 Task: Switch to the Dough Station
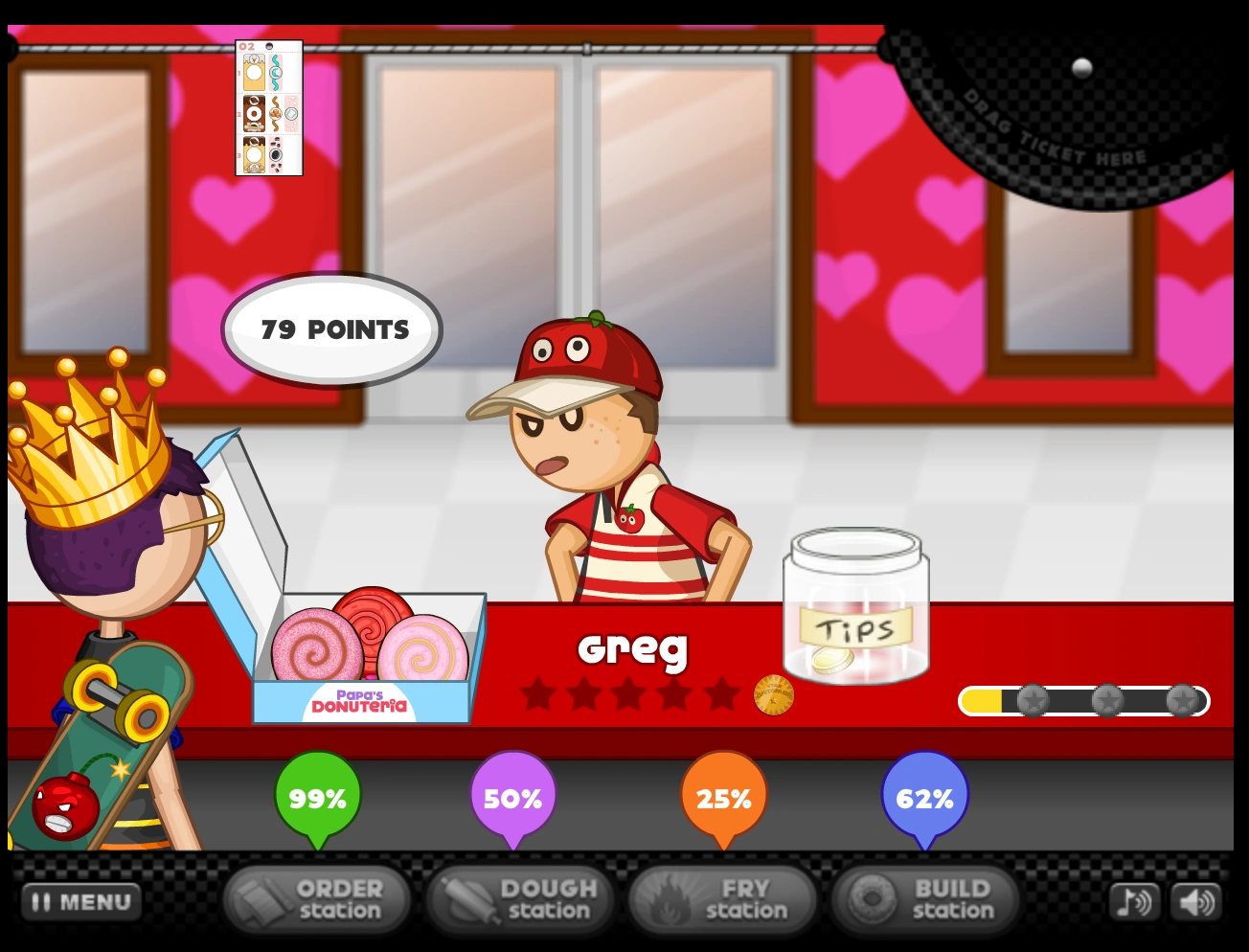[520, 898]
